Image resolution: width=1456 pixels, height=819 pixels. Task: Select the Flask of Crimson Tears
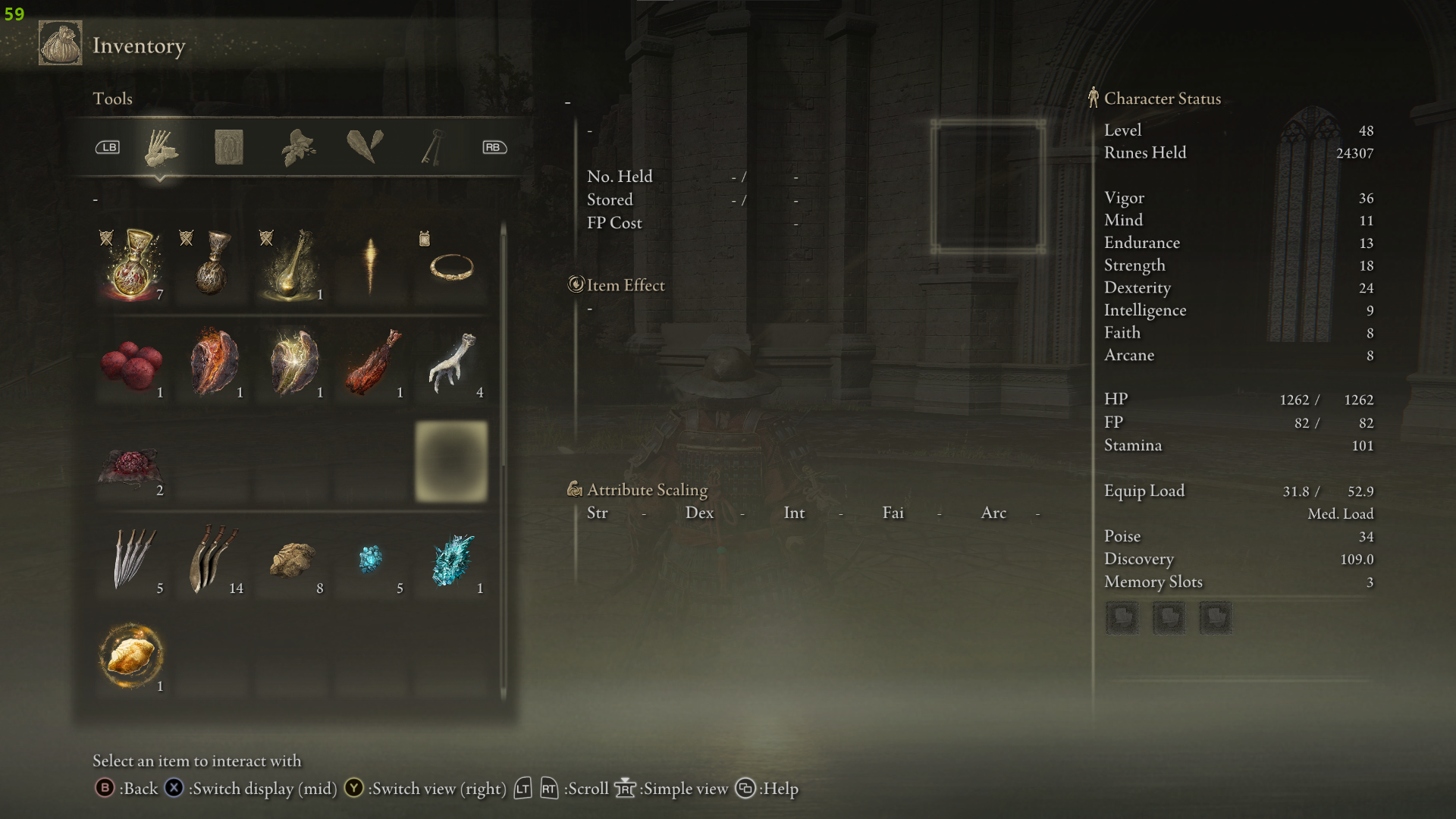tap(133, 265)
